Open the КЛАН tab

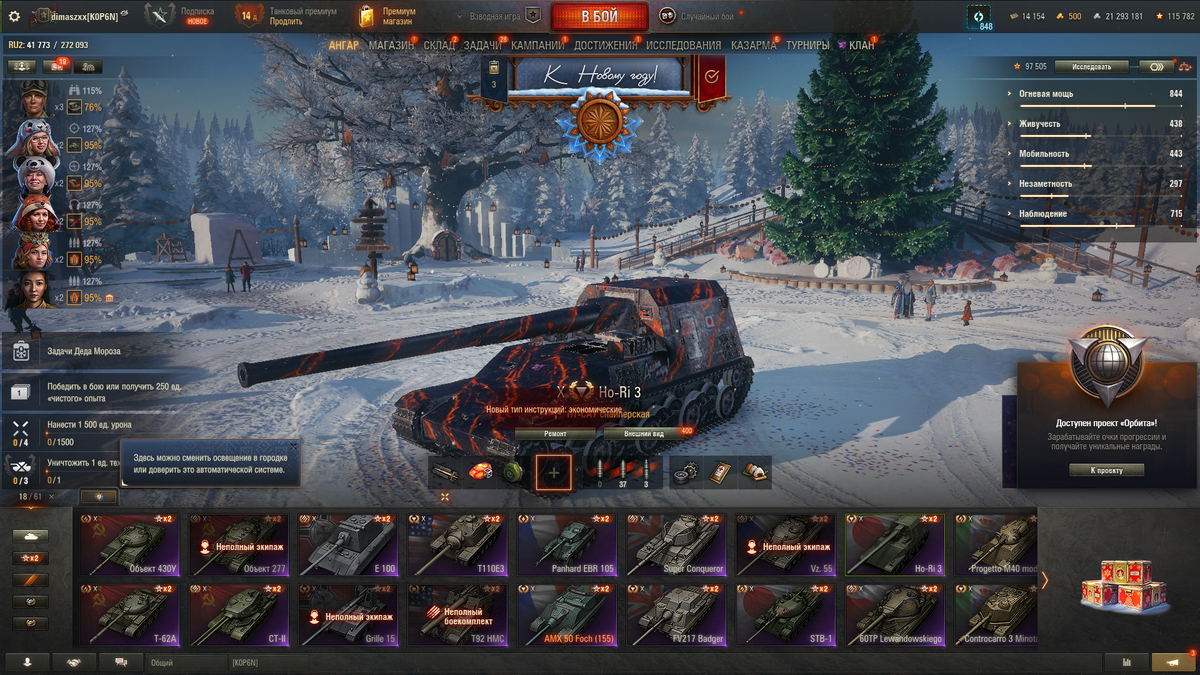(x=861, y=45)
